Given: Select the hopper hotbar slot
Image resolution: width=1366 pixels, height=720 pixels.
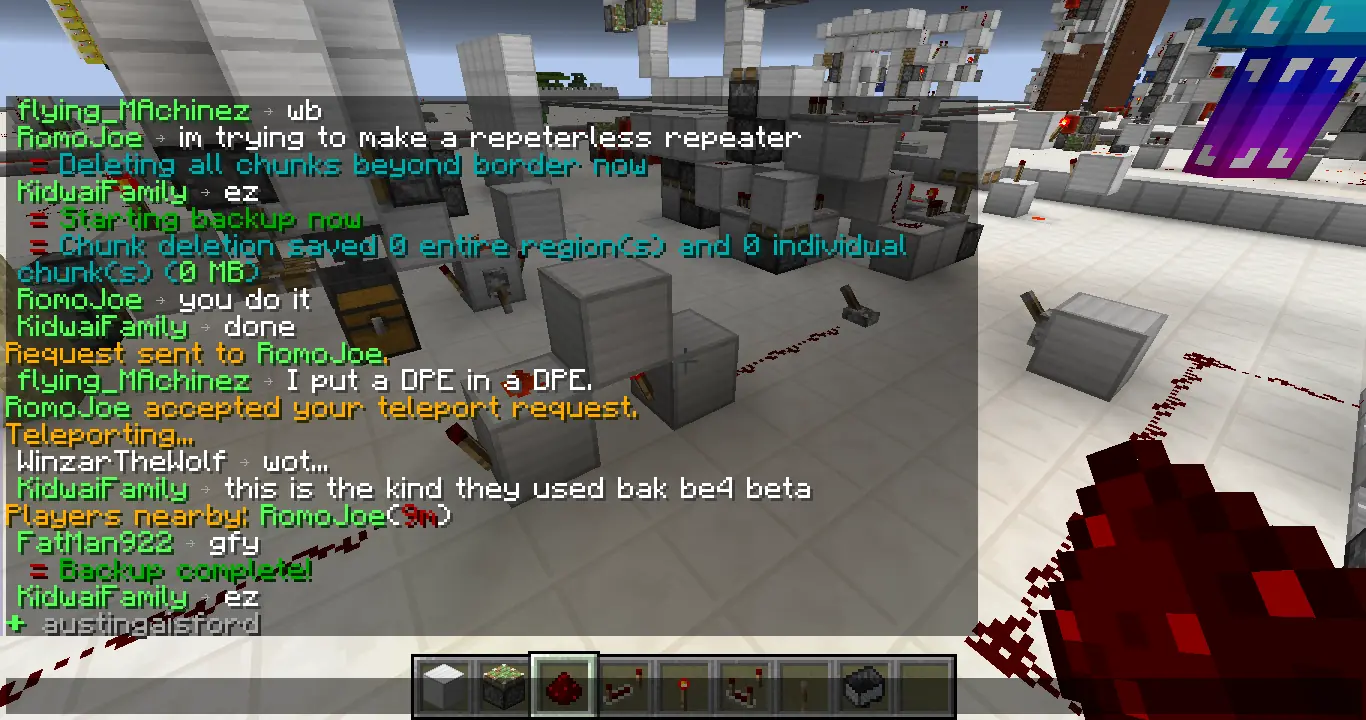Looking at the screenshot, I should point(864,687).
